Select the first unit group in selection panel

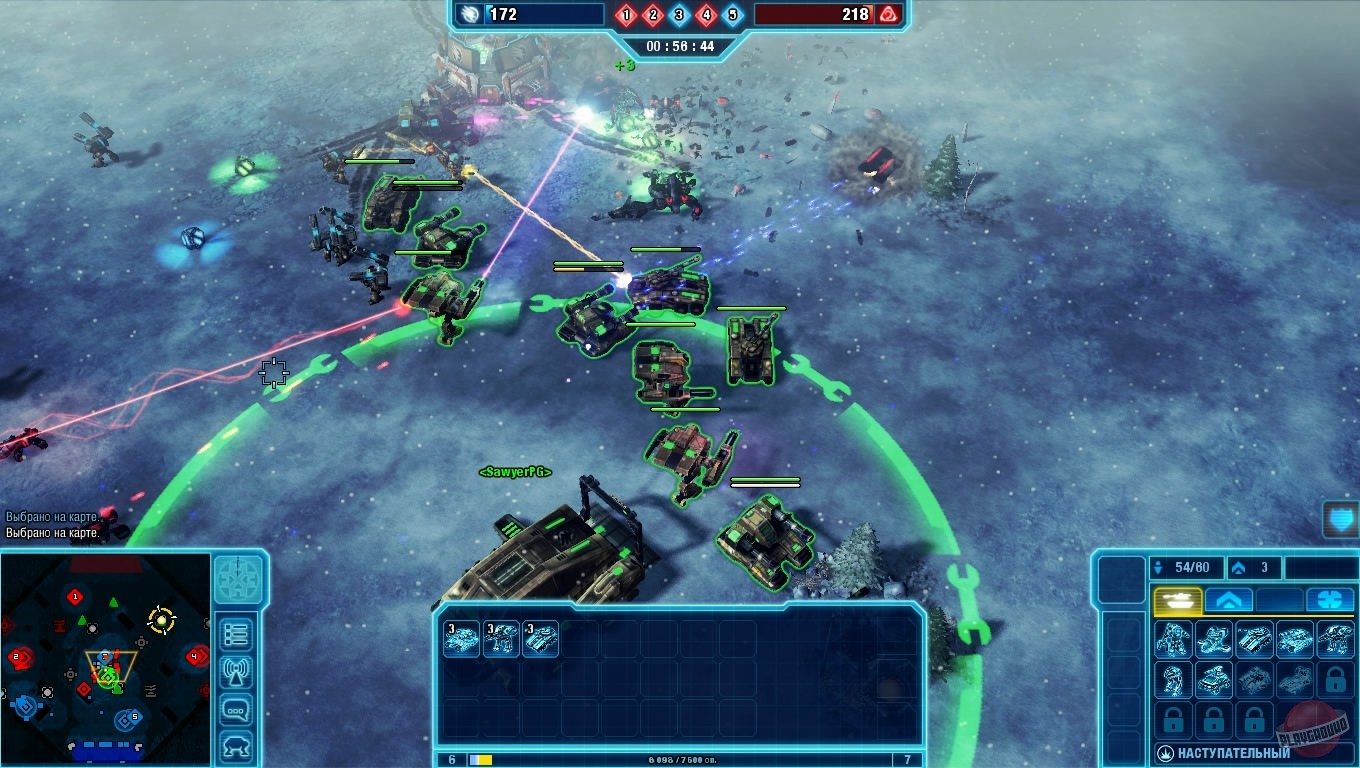point(462,639)
